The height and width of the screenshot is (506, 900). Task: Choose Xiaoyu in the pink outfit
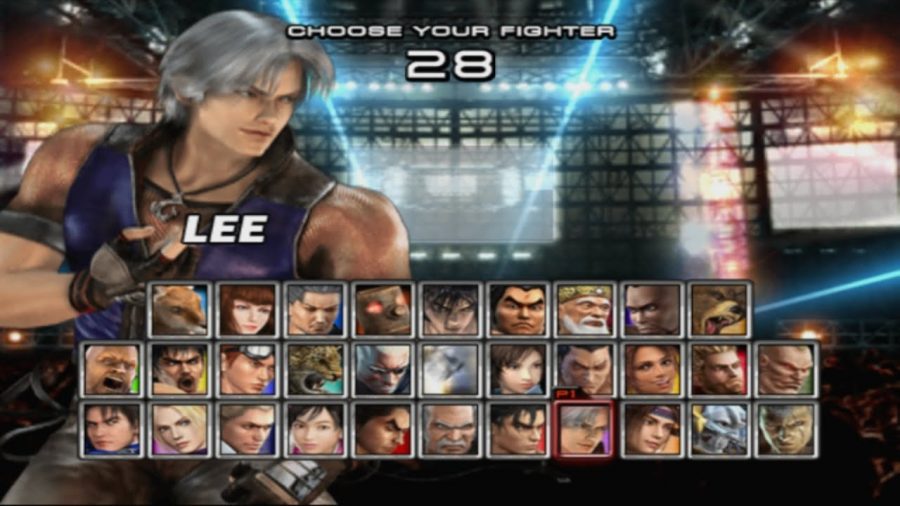coord(314,430)
